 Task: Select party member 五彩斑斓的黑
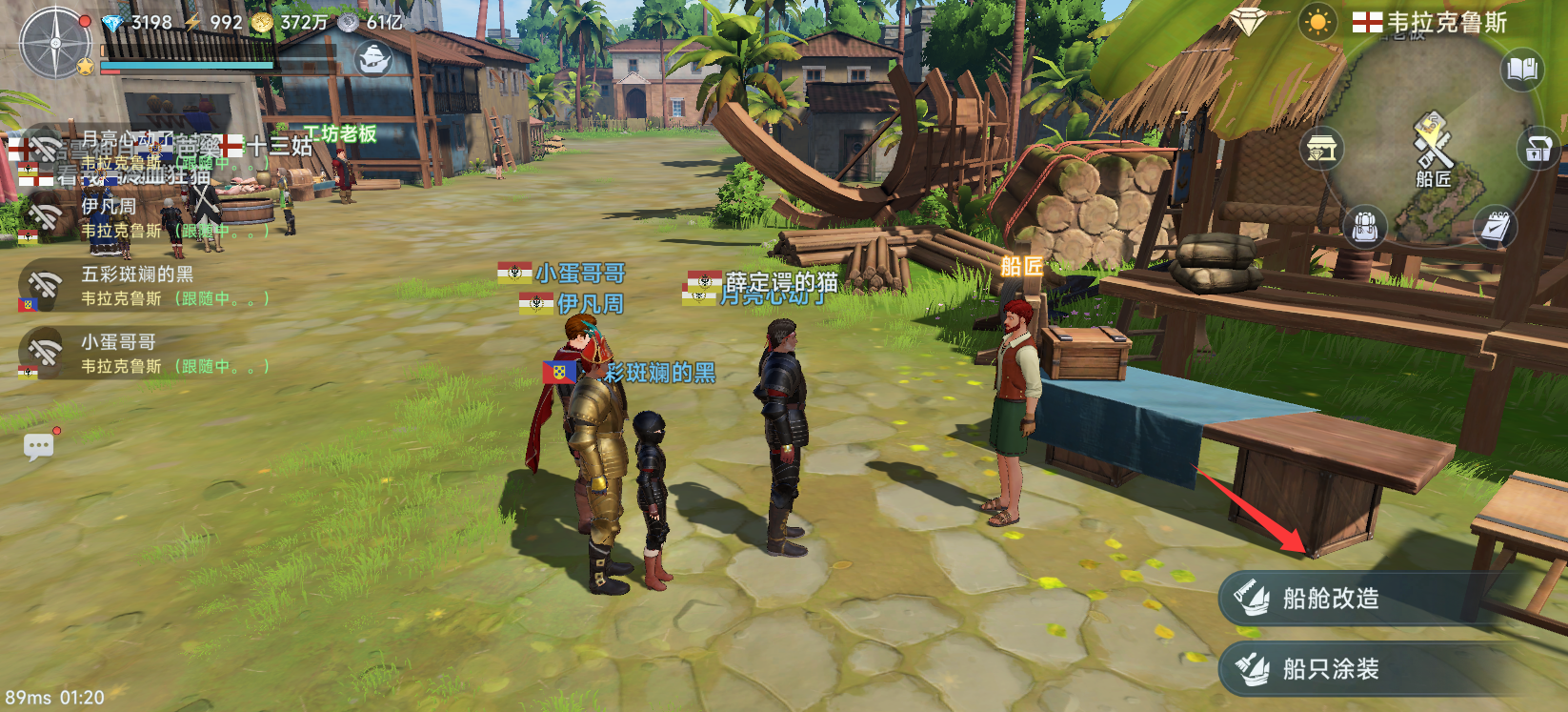143,286
